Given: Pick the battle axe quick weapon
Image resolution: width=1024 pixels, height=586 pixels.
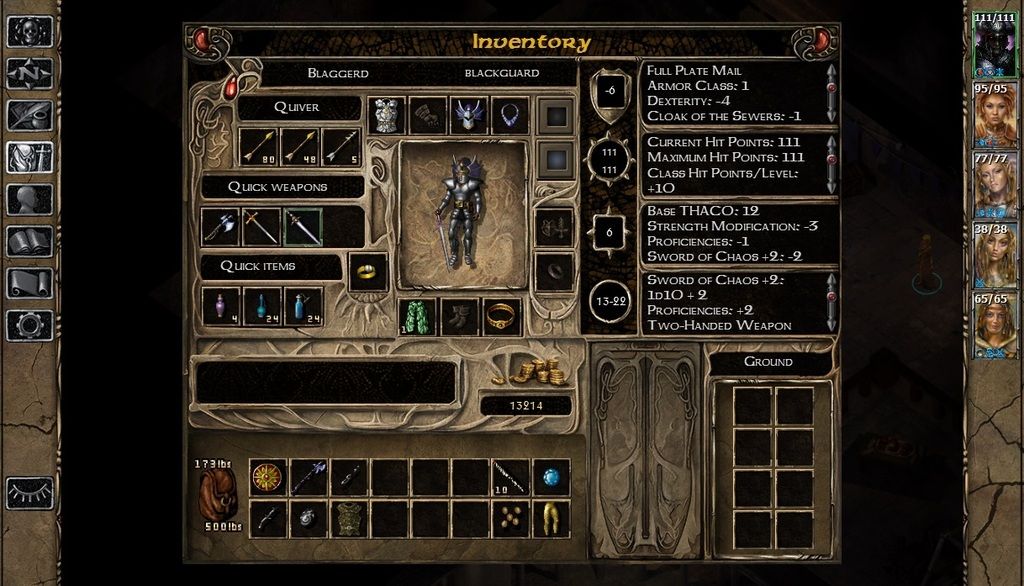Looking at the screenshot, I should click(x=220, y=227).
